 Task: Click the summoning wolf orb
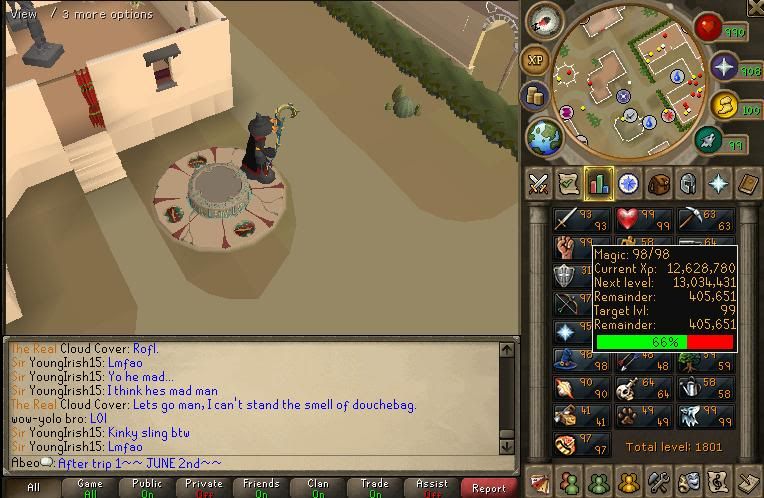(723, 105)
